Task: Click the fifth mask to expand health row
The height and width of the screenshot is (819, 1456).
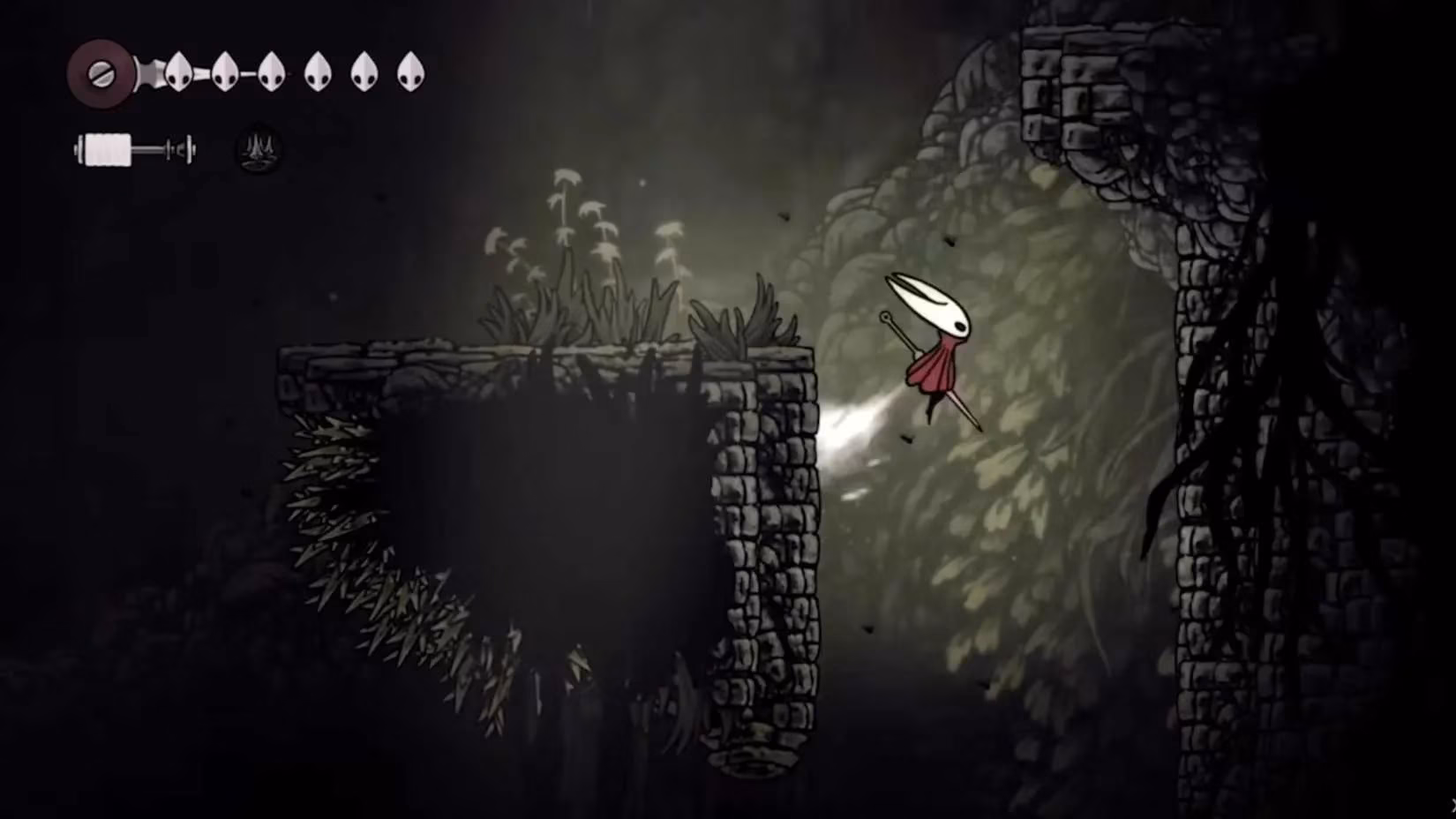Action: click(x=364, y=73)
